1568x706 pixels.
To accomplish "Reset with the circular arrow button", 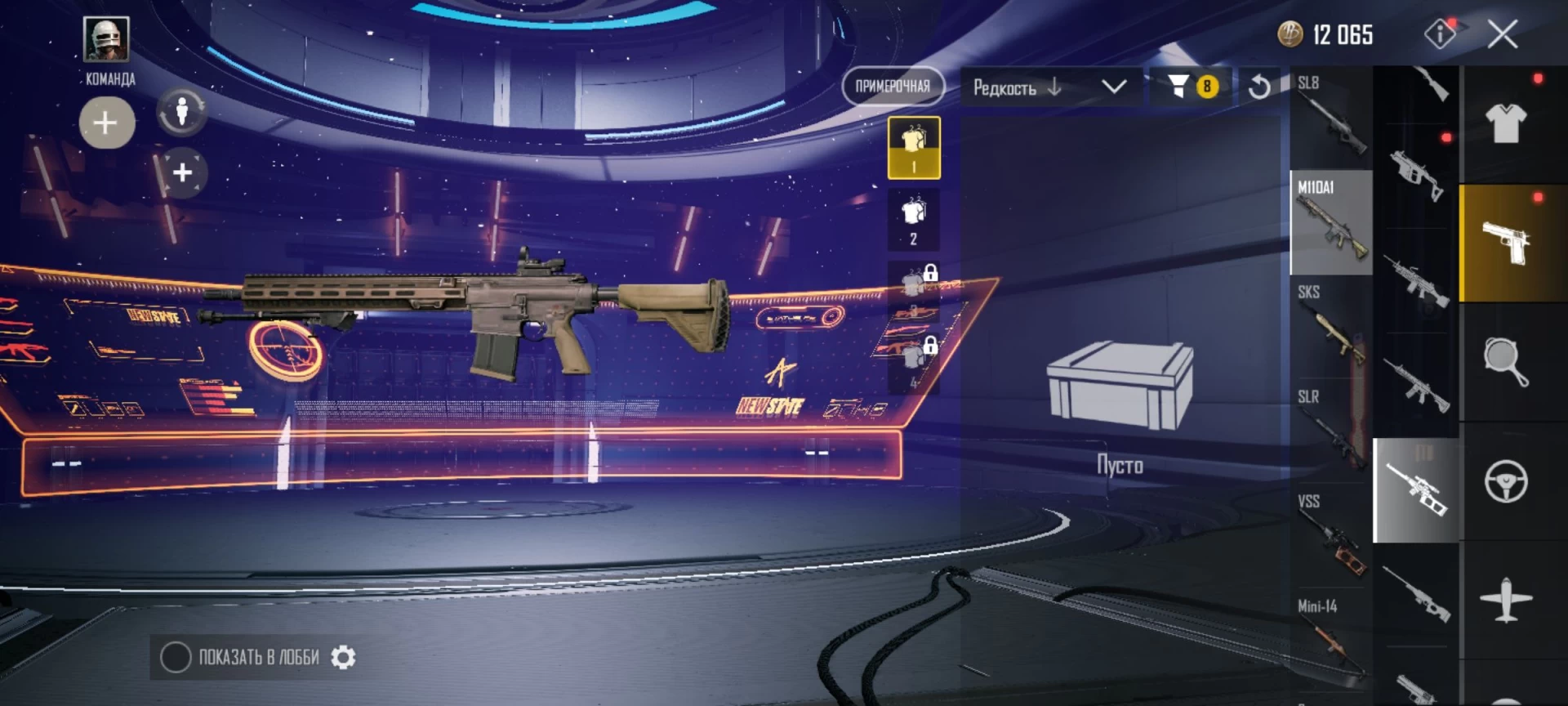I will (1259, 87).
